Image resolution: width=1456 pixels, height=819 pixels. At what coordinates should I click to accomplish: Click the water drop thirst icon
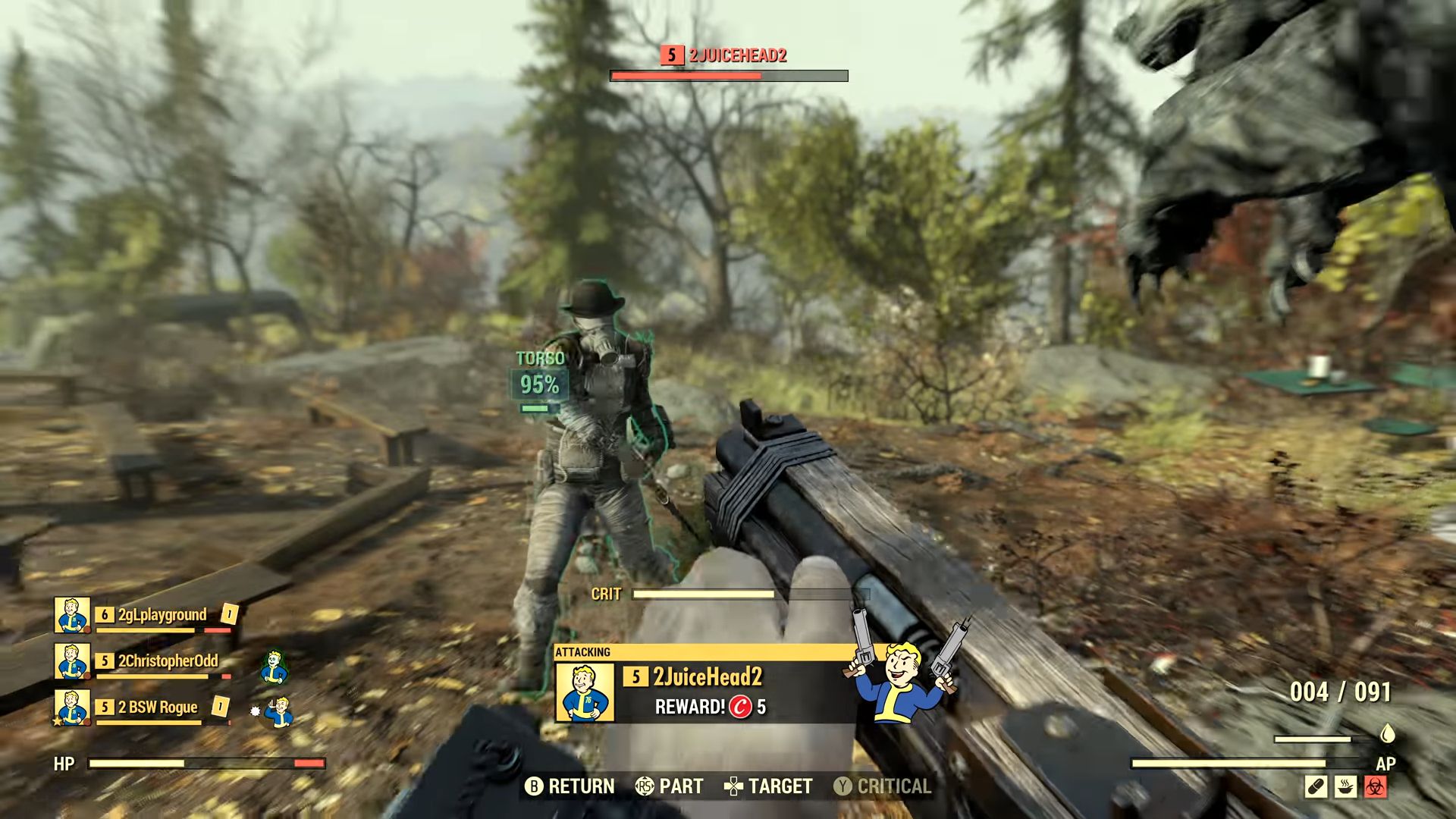coord(1388,733)
